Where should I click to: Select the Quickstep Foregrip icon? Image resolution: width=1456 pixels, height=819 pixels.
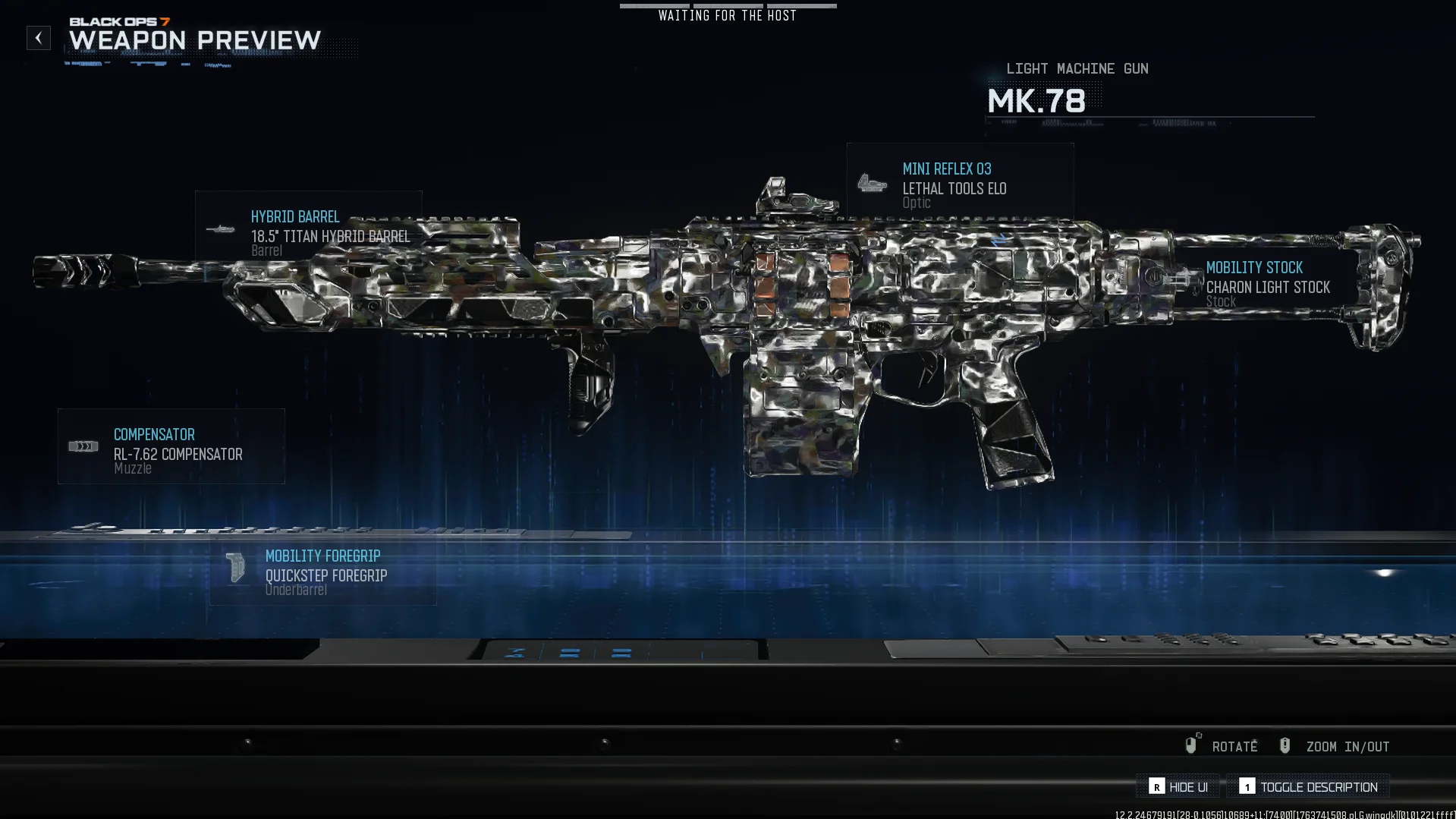point(234,568)
